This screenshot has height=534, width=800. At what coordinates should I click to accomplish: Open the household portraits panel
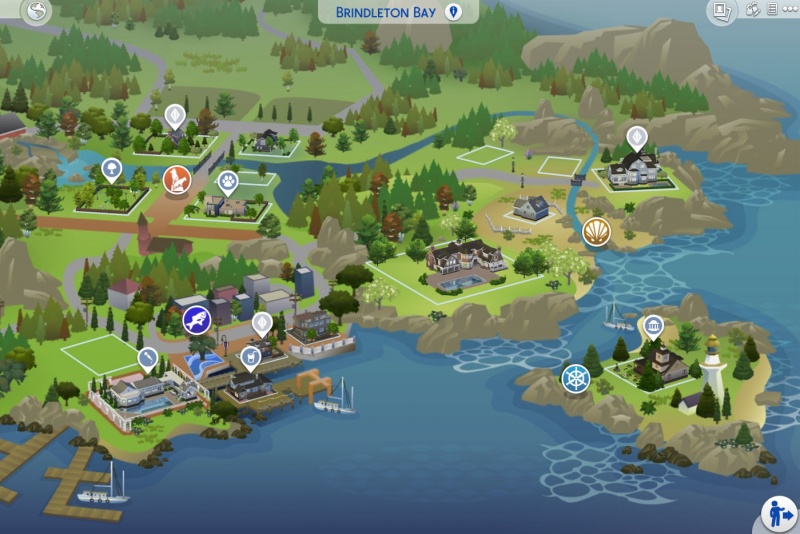pos(721,11)
